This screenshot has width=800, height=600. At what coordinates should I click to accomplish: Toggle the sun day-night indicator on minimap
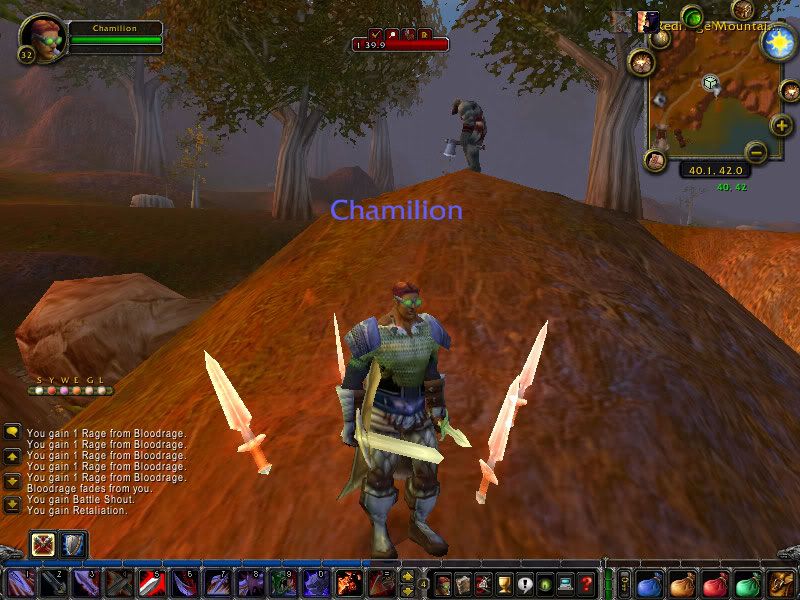pyautogui.click(x=776, y=42)
